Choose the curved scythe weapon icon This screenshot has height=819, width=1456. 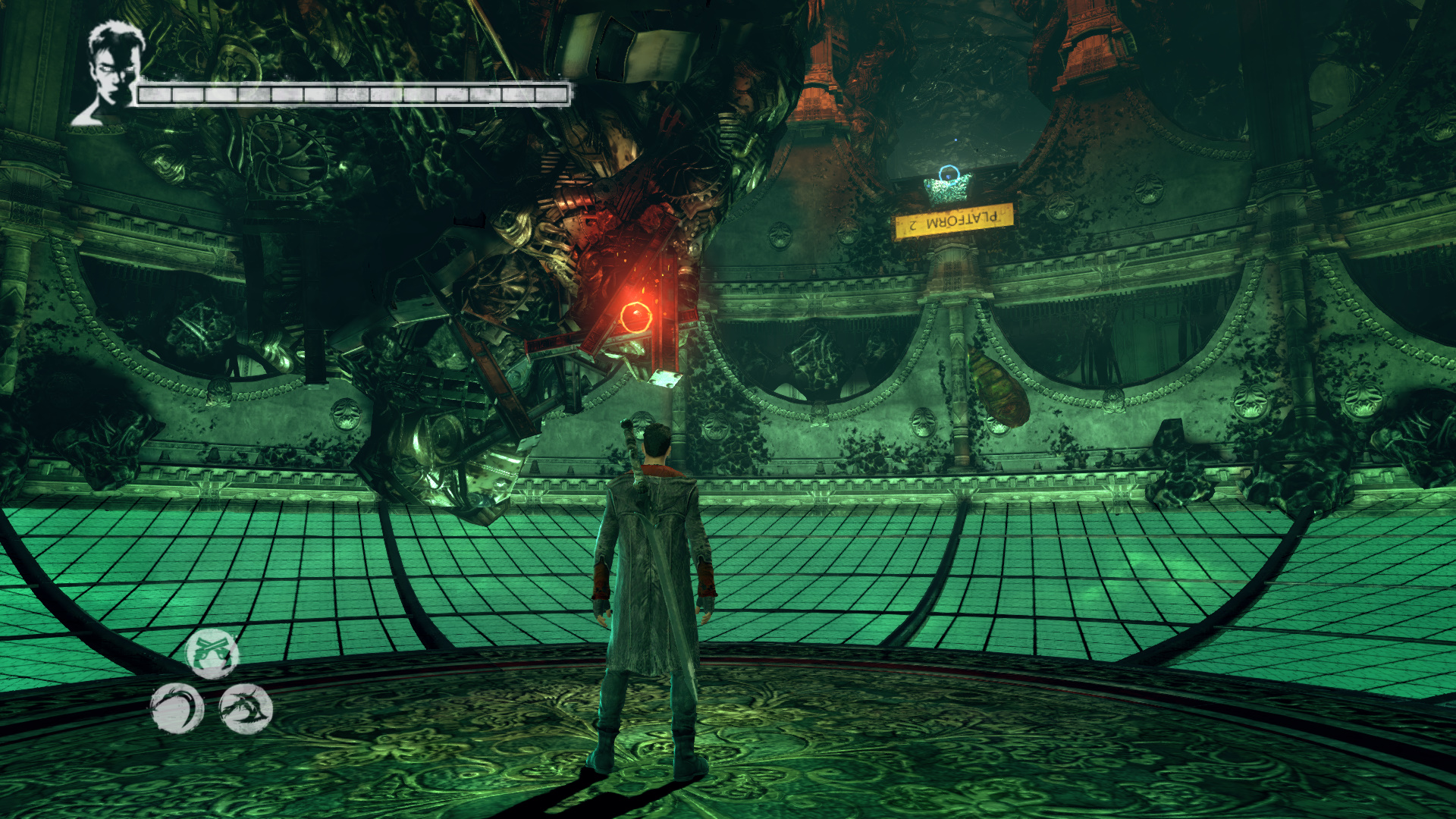click(x=177, y=709)
